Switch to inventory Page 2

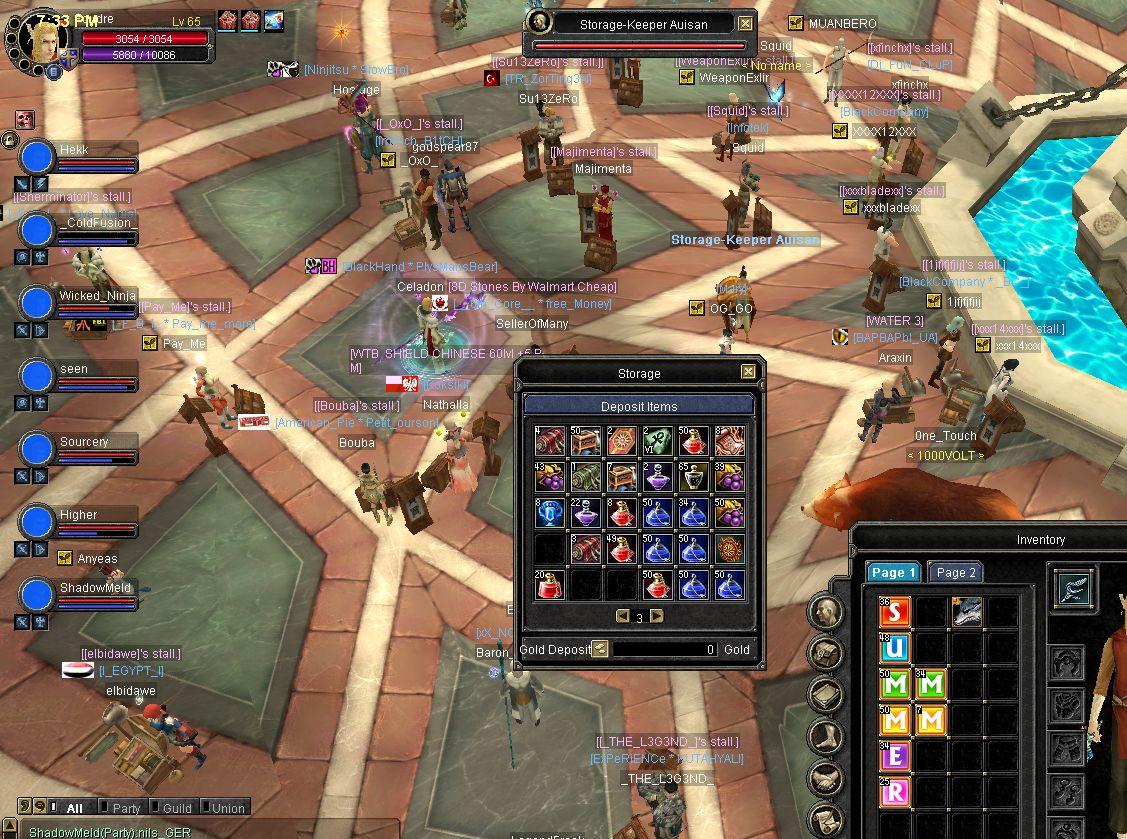955,573
